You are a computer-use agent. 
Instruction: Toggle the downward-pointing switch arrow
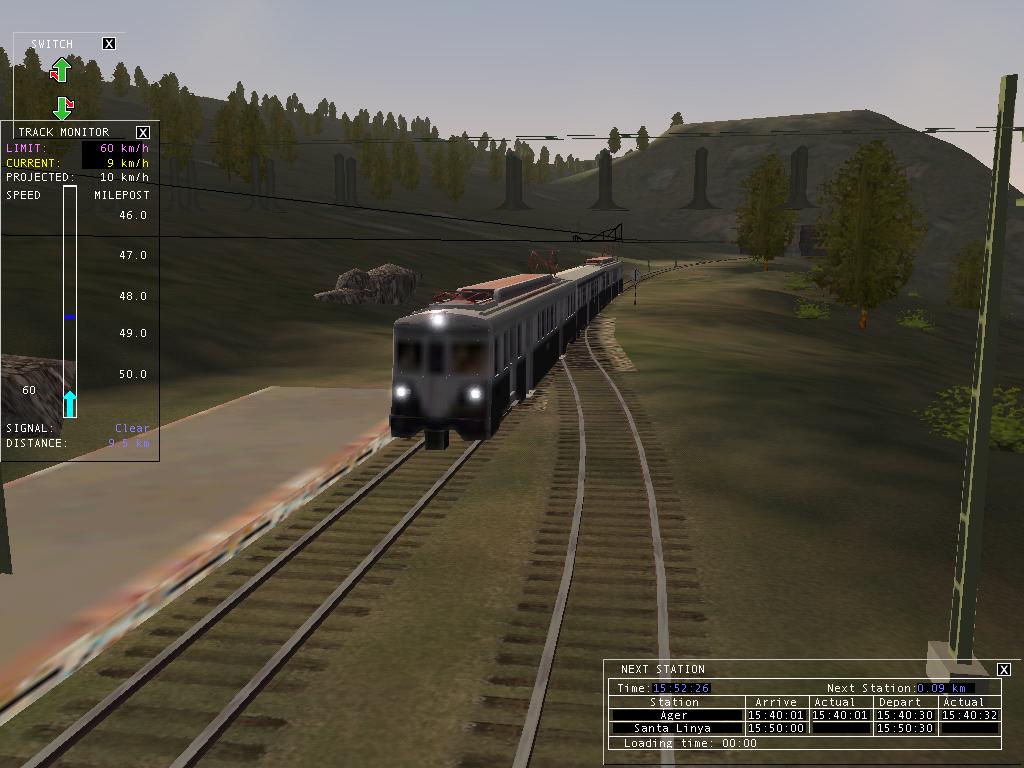[x=62, y=107]
